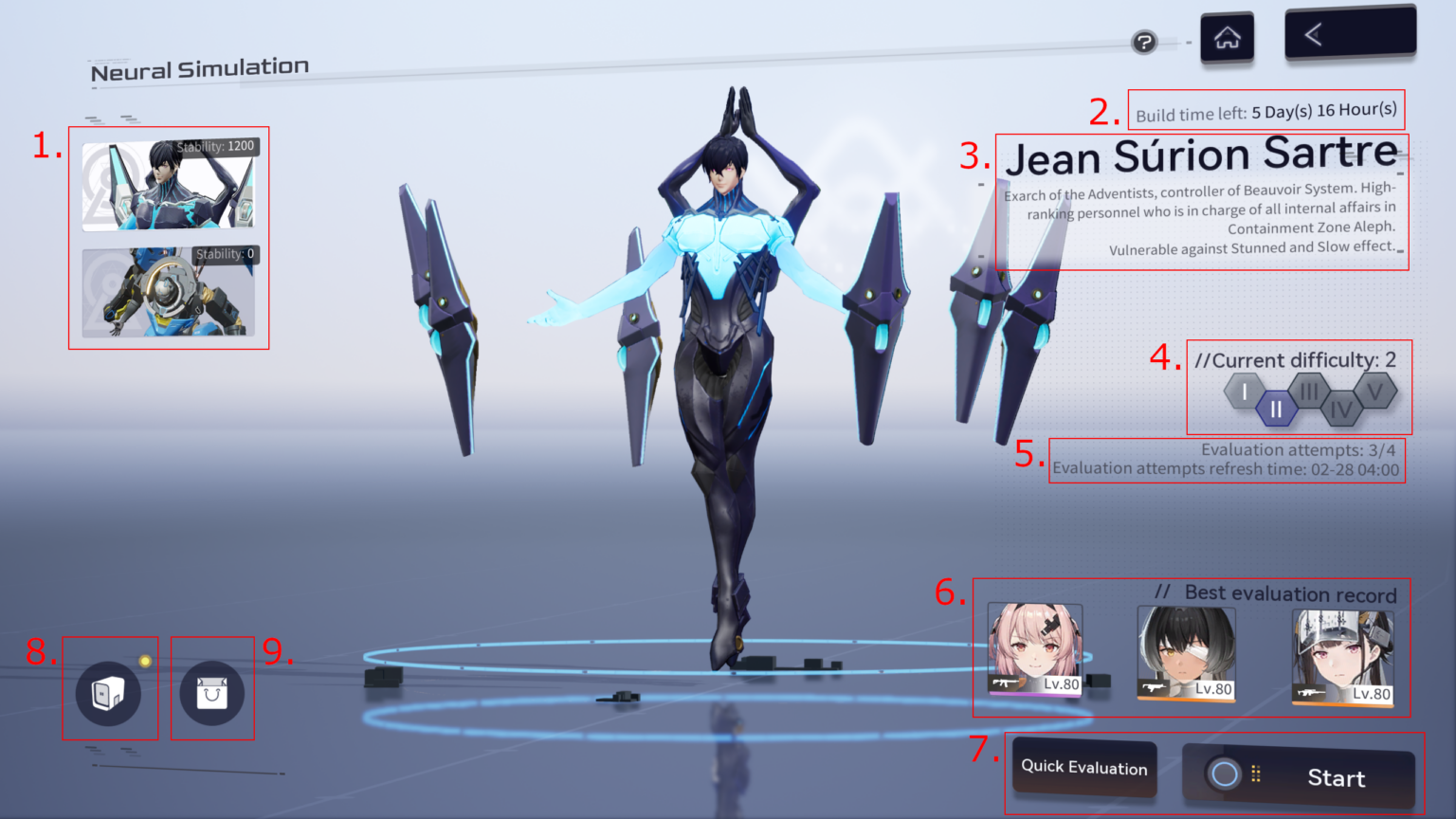Screen dimensions: 1456x819
Task: Click the Jean Súrion Sartre boss name
Action: 1204,155
